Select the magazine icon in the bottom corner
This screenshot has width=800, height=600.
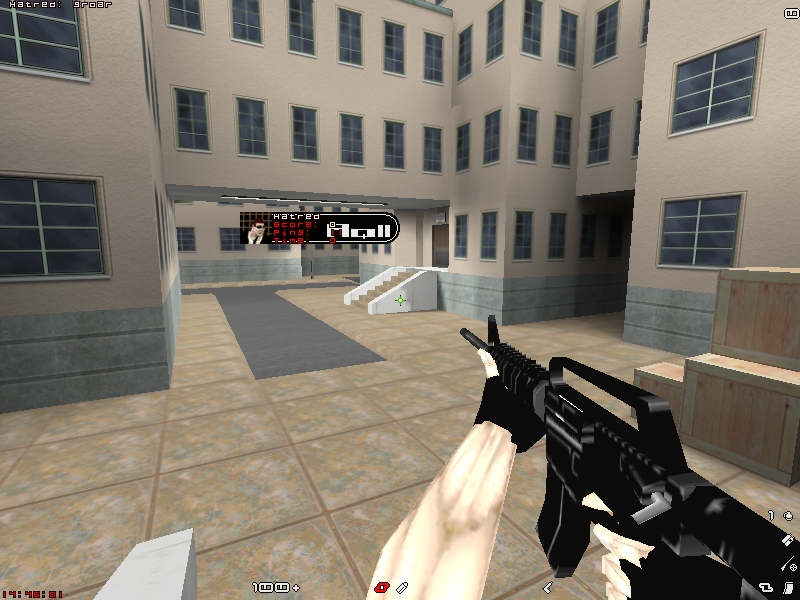(x=788, y=586)
